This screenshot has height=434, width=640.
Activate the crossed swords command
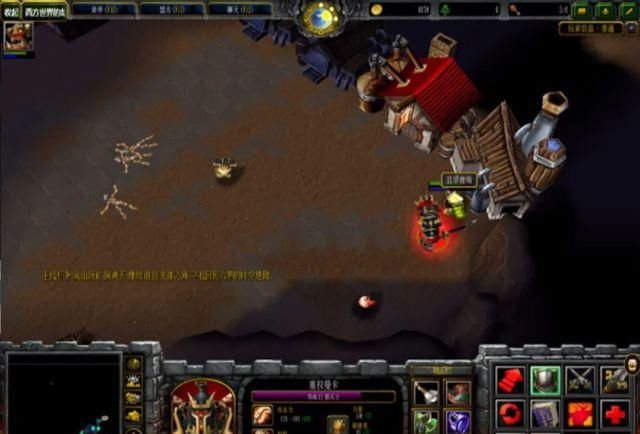coord(580,380)
